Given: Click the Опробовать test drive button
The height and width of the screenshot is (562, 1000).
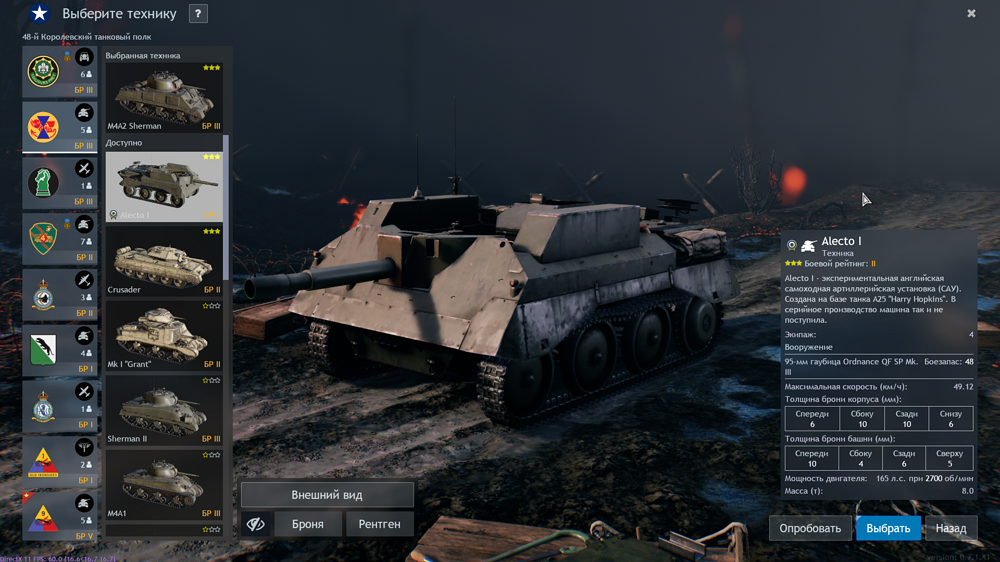Looking at the screenshot, I should tap(810, 528).
